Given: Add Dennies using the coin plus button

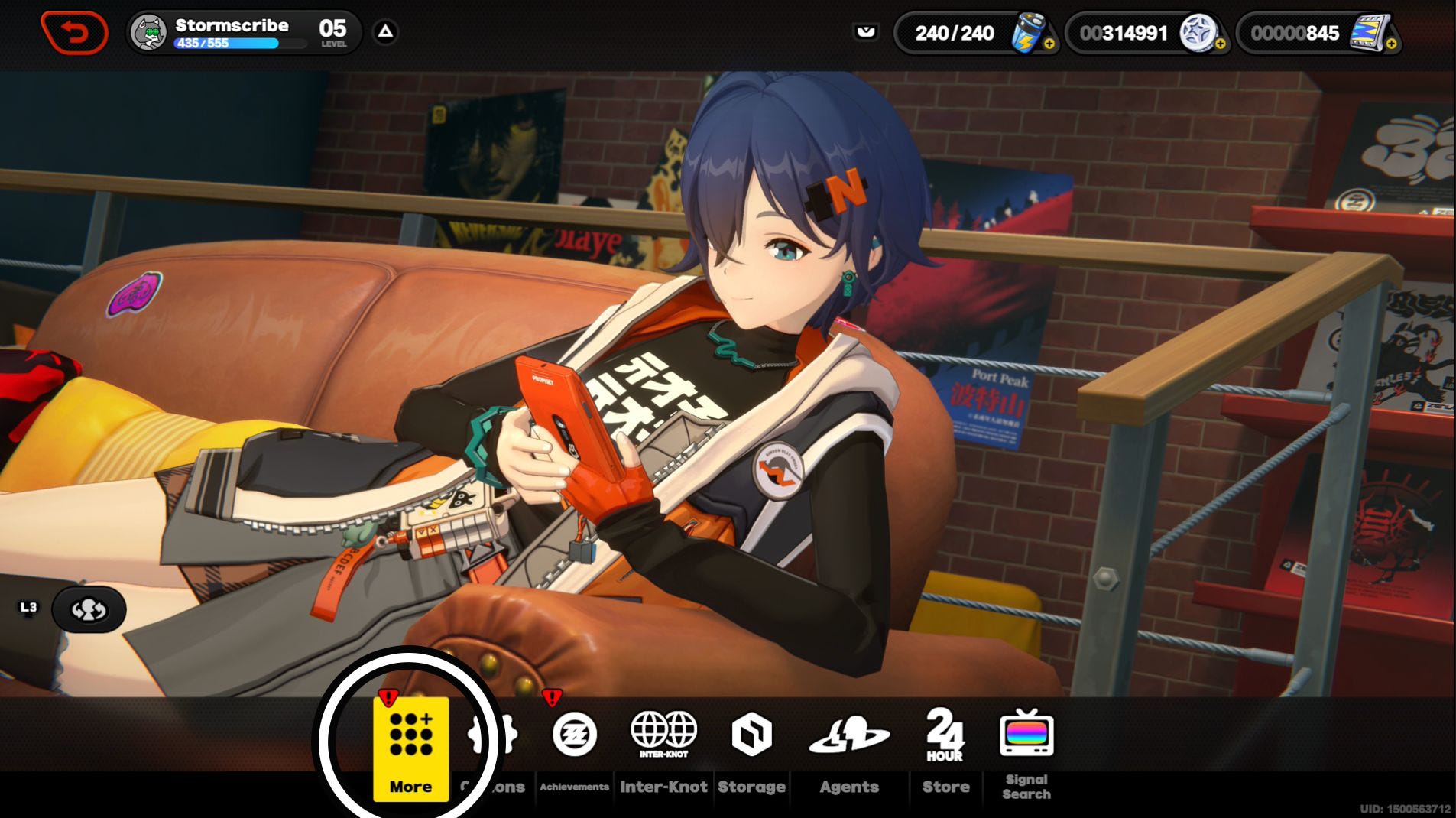Looking at the screenshot, I should coord(1220,44).
